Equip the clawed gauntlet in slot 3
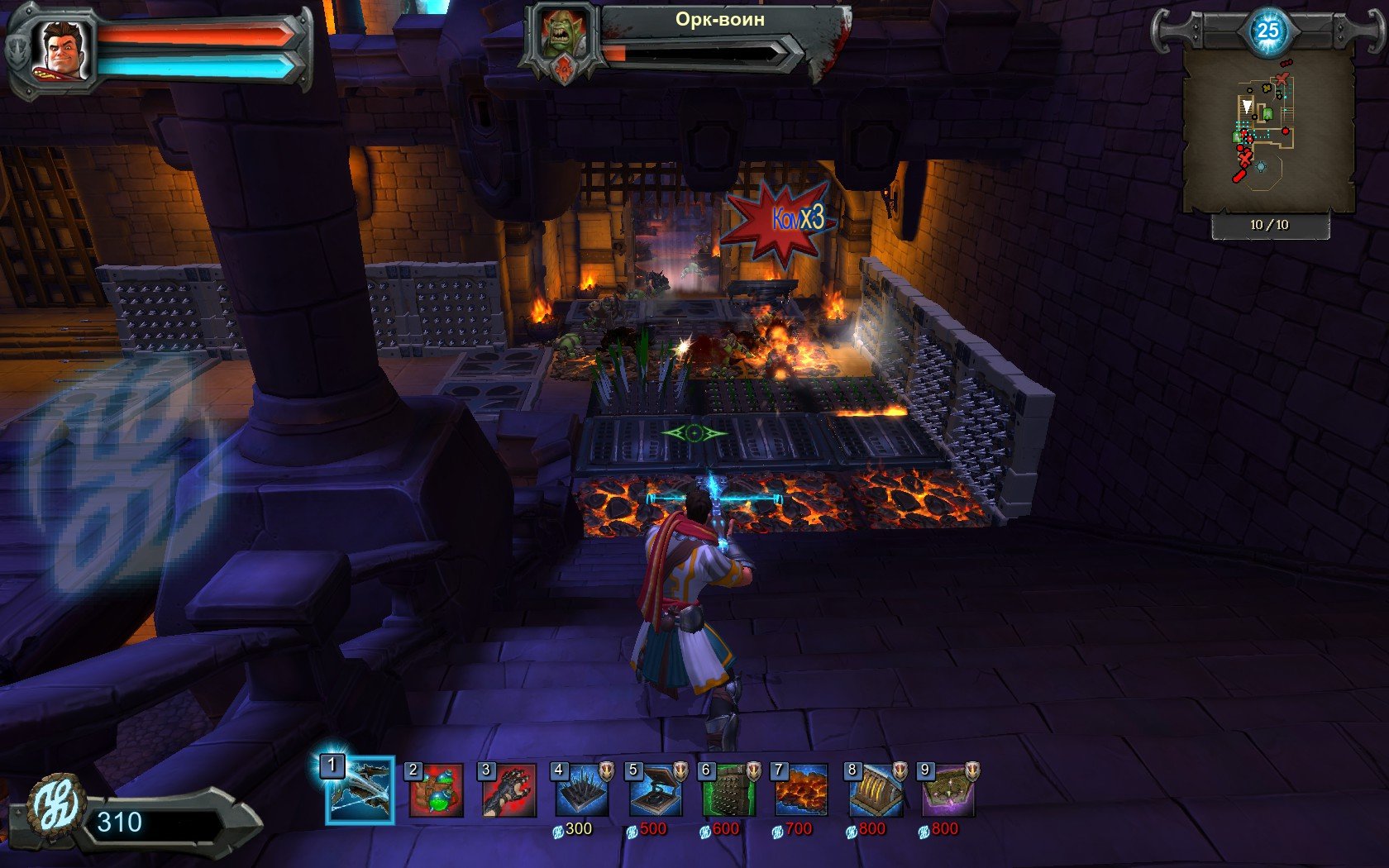This screenshot has width=1389, height=868. pos(508,791)
